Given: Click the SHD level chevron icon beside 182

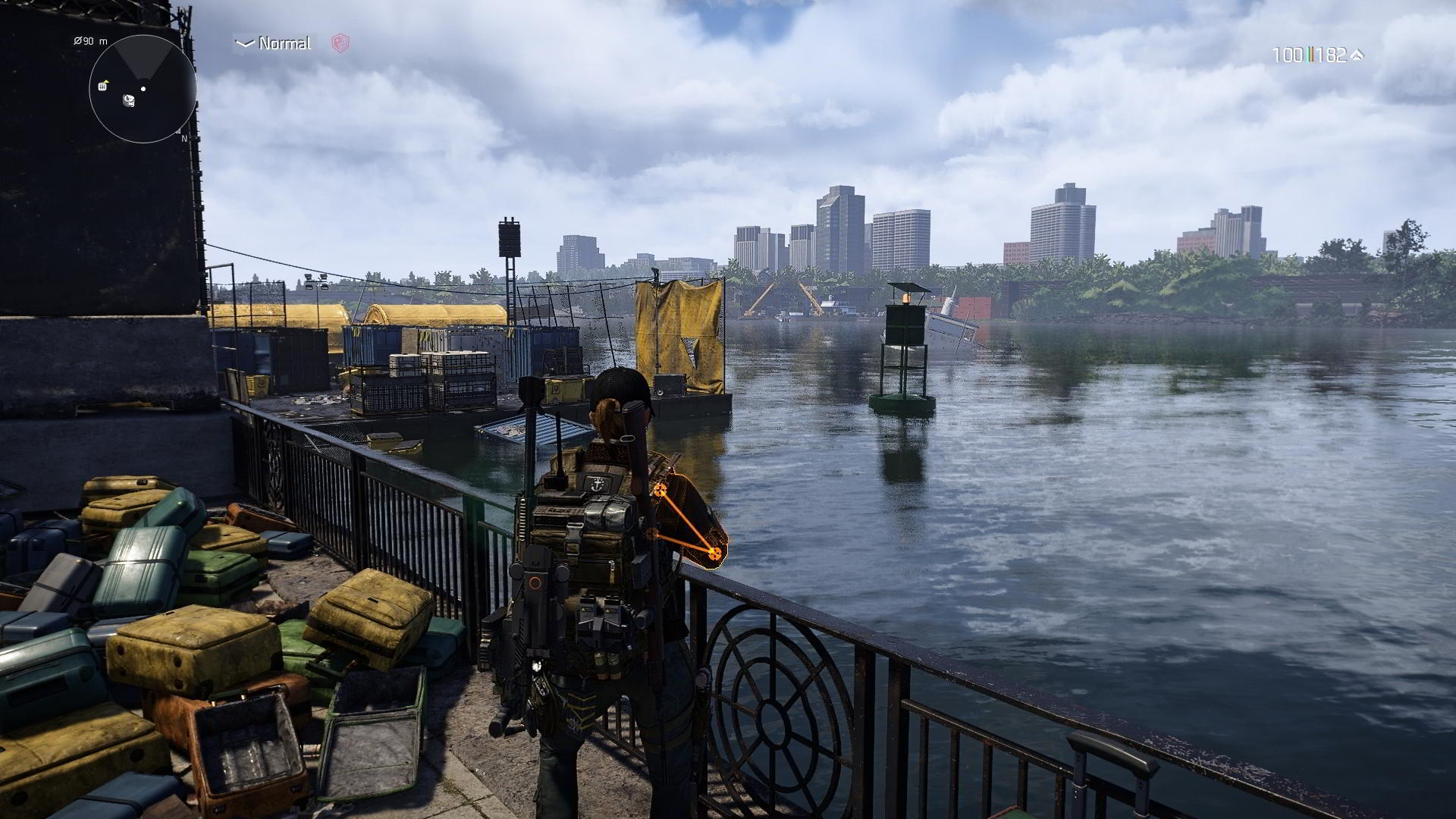Looking at the screenshot, I should click(1358, 54).
